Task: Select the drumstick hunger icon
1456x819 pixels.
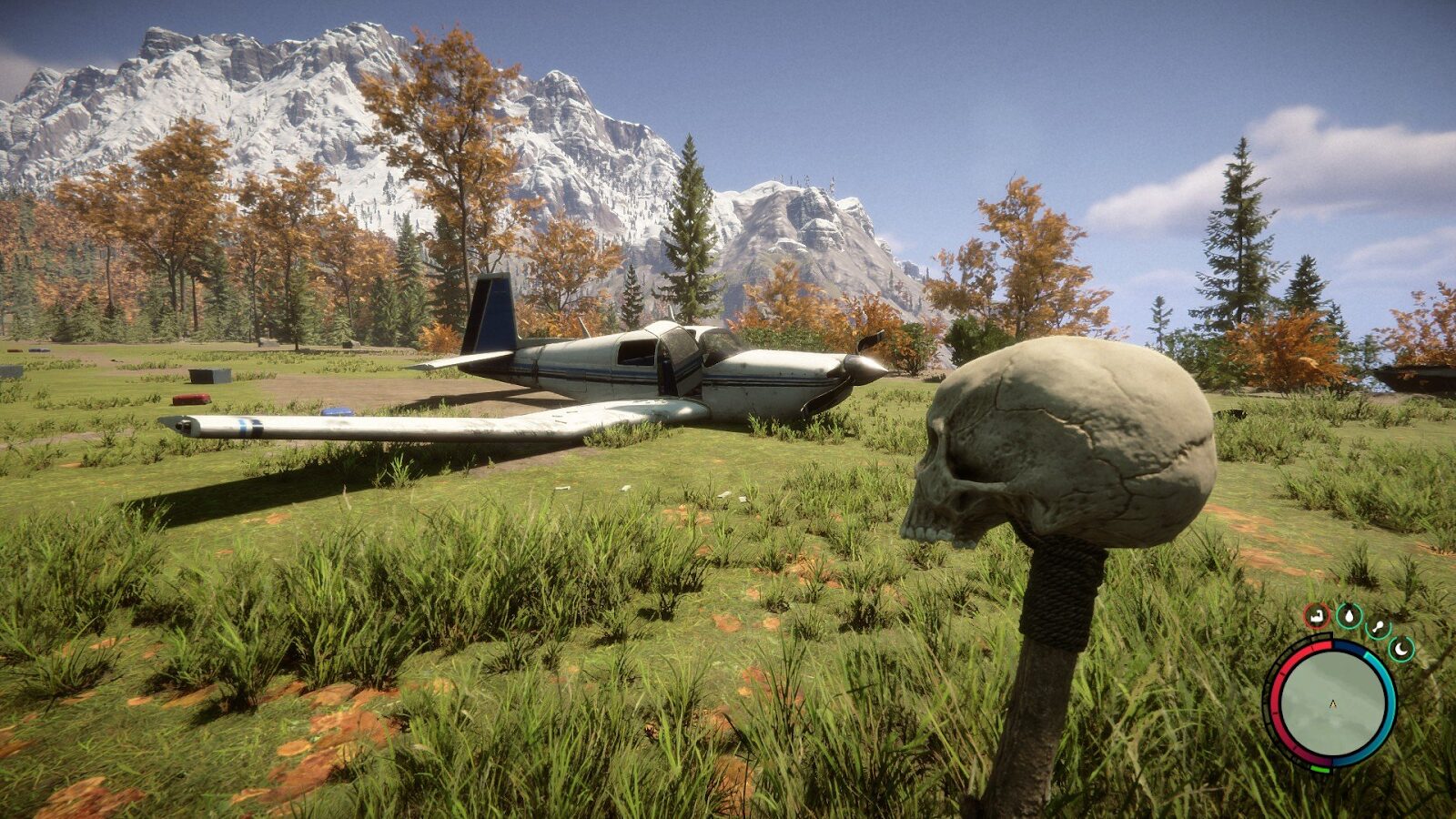Action: [1379, 627]
